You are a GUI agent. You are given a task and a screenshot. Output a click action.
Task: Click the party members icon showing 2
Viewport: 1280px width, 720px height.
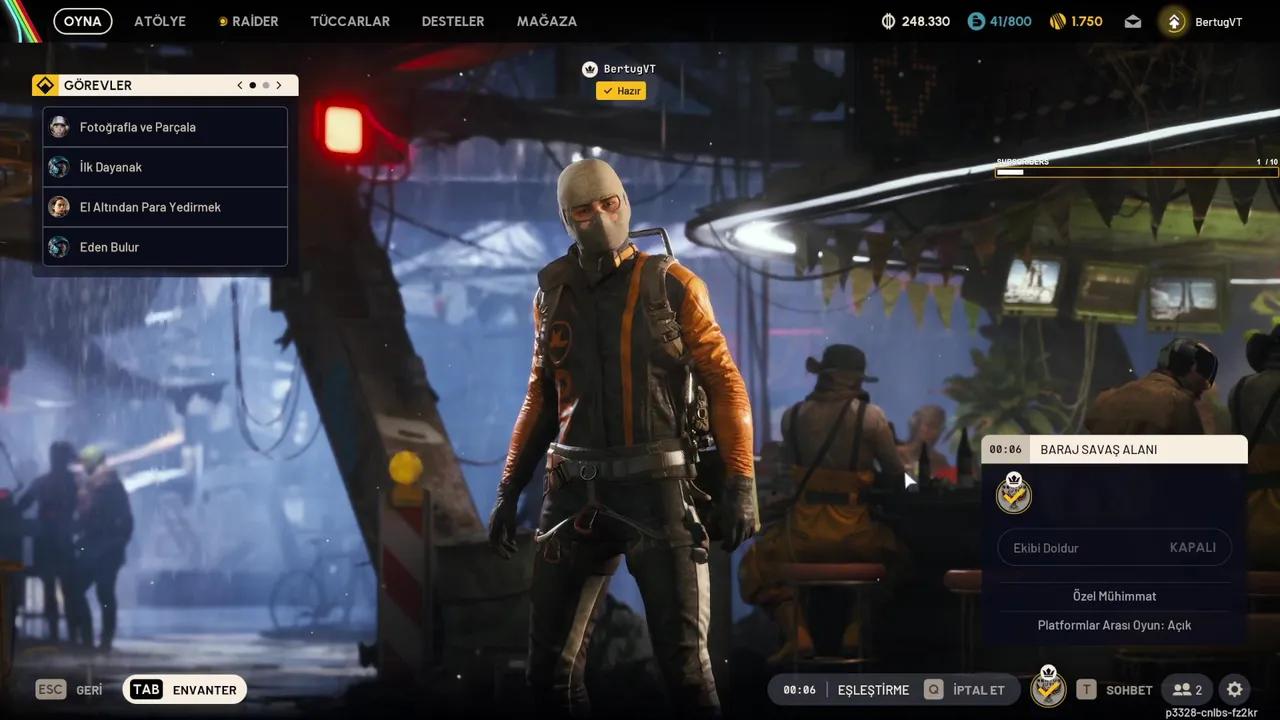pyautogui.click(x=1187, y=689)
